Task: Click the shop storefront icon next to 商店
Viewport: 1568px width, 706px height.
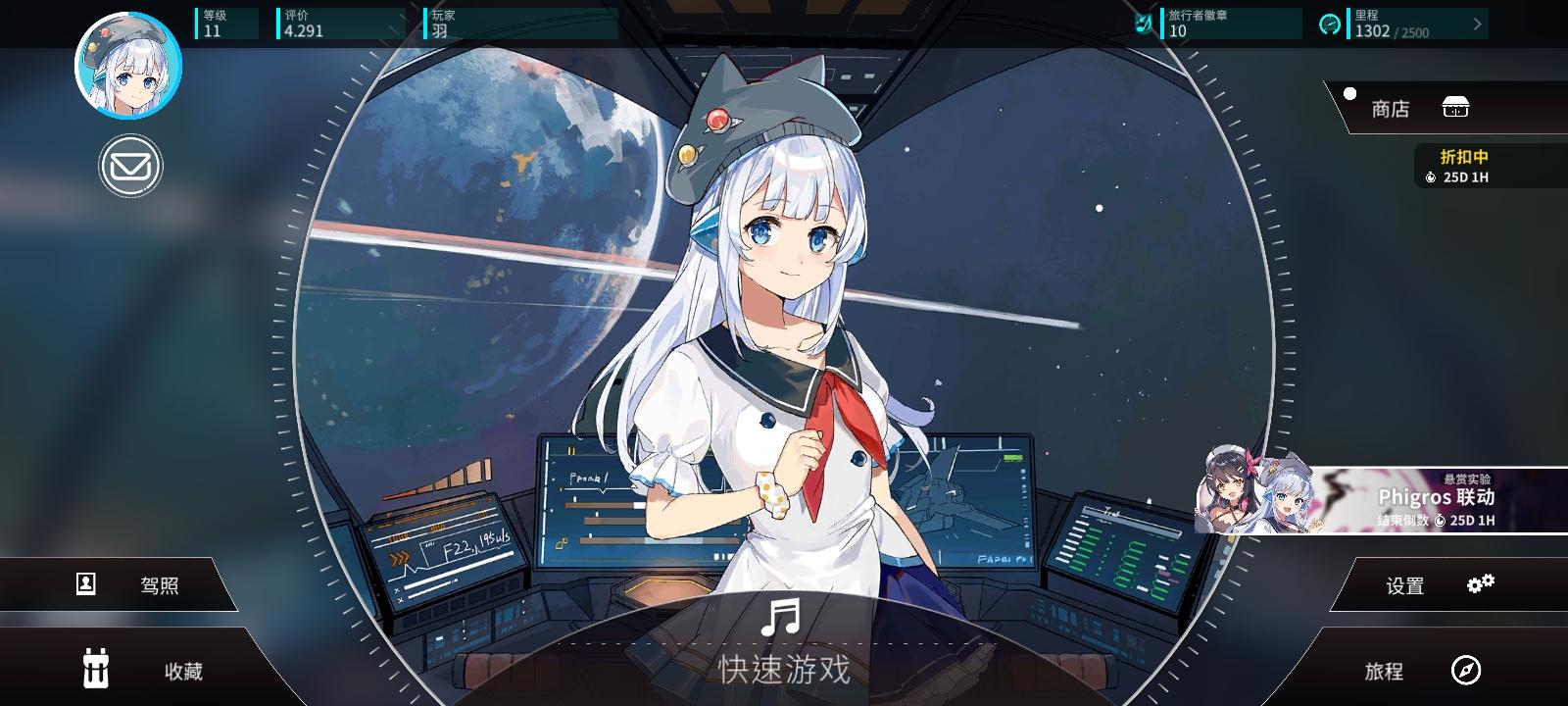Action: pos(1454,108)
